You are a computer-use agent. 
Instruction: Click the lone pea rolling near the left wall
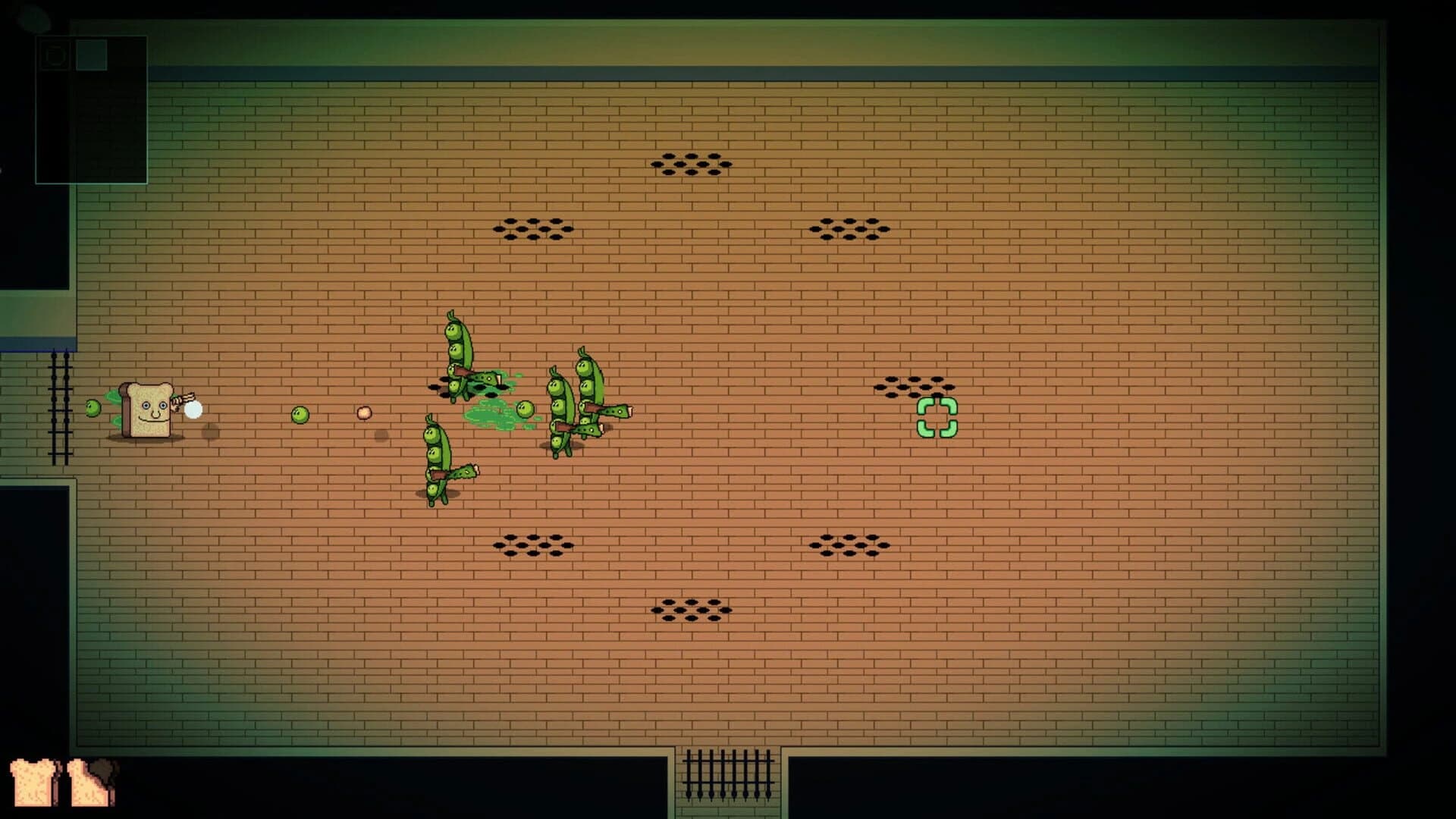click(94, 407)
